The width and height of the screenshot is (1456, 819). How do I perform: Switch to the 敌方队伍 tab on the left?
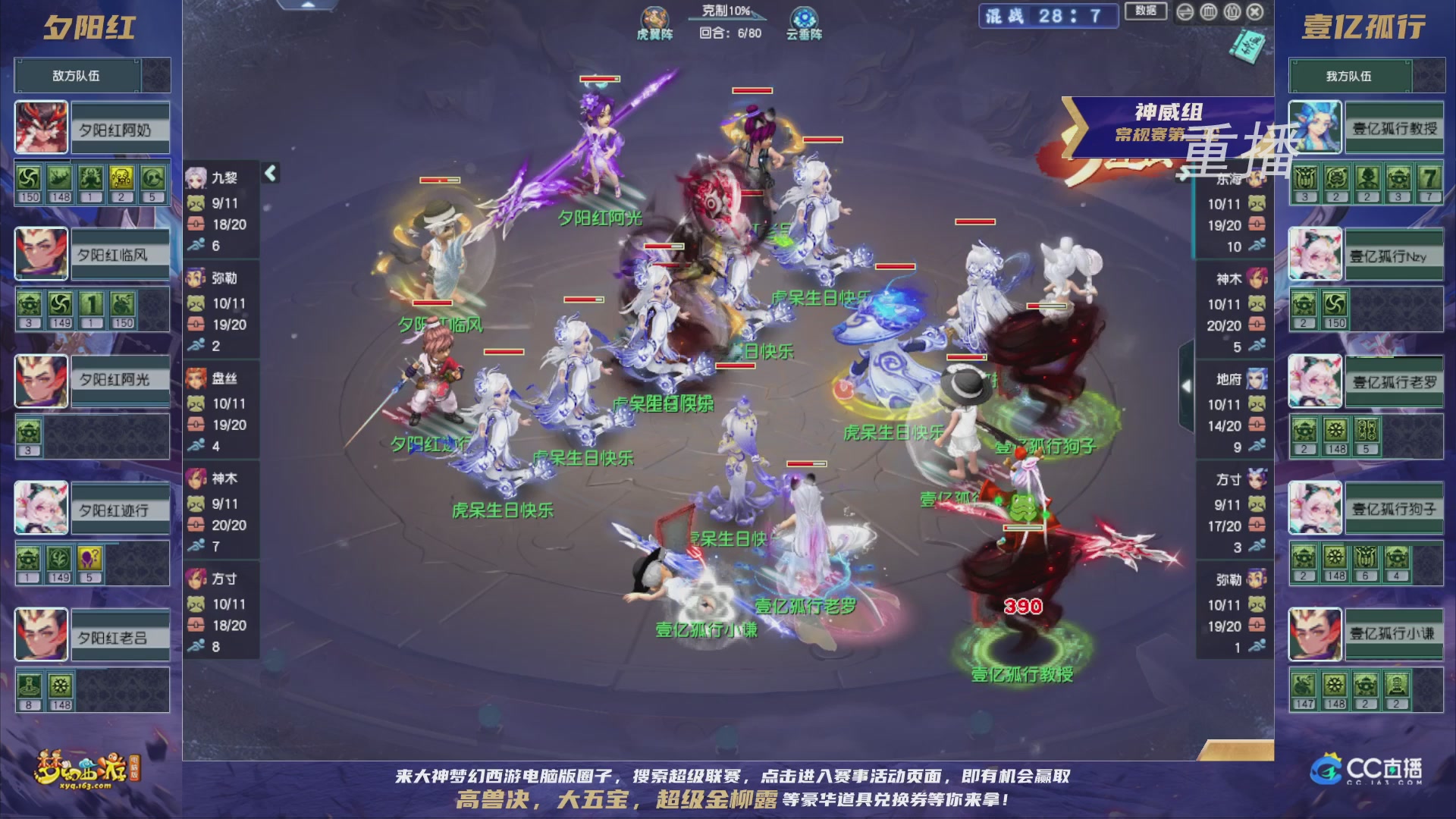pyautogui.click(x=75, y=75)
